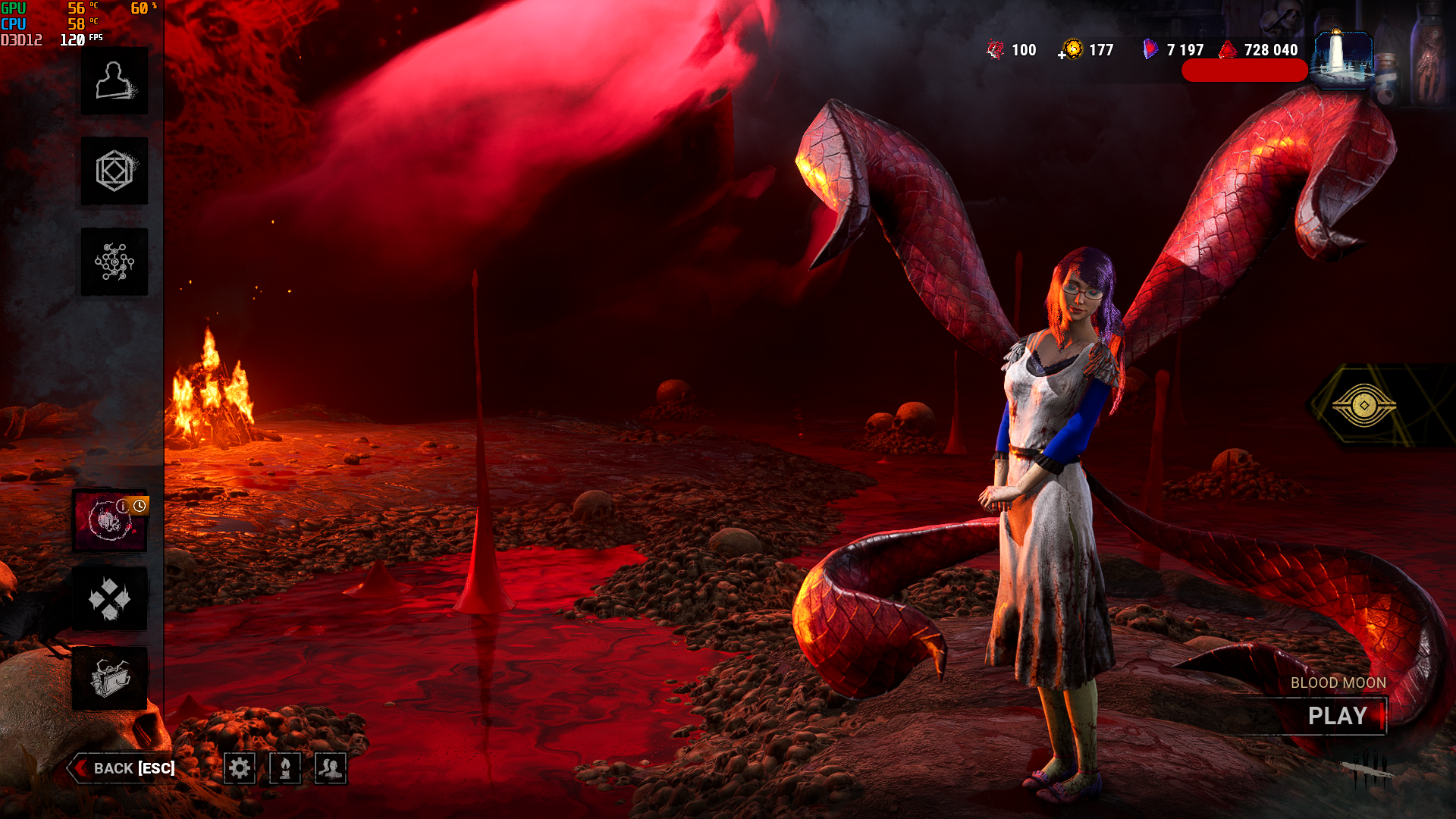Click the lighthouse player banner
This screenshot has width=1456, height=819.
tap(1342, 59)
